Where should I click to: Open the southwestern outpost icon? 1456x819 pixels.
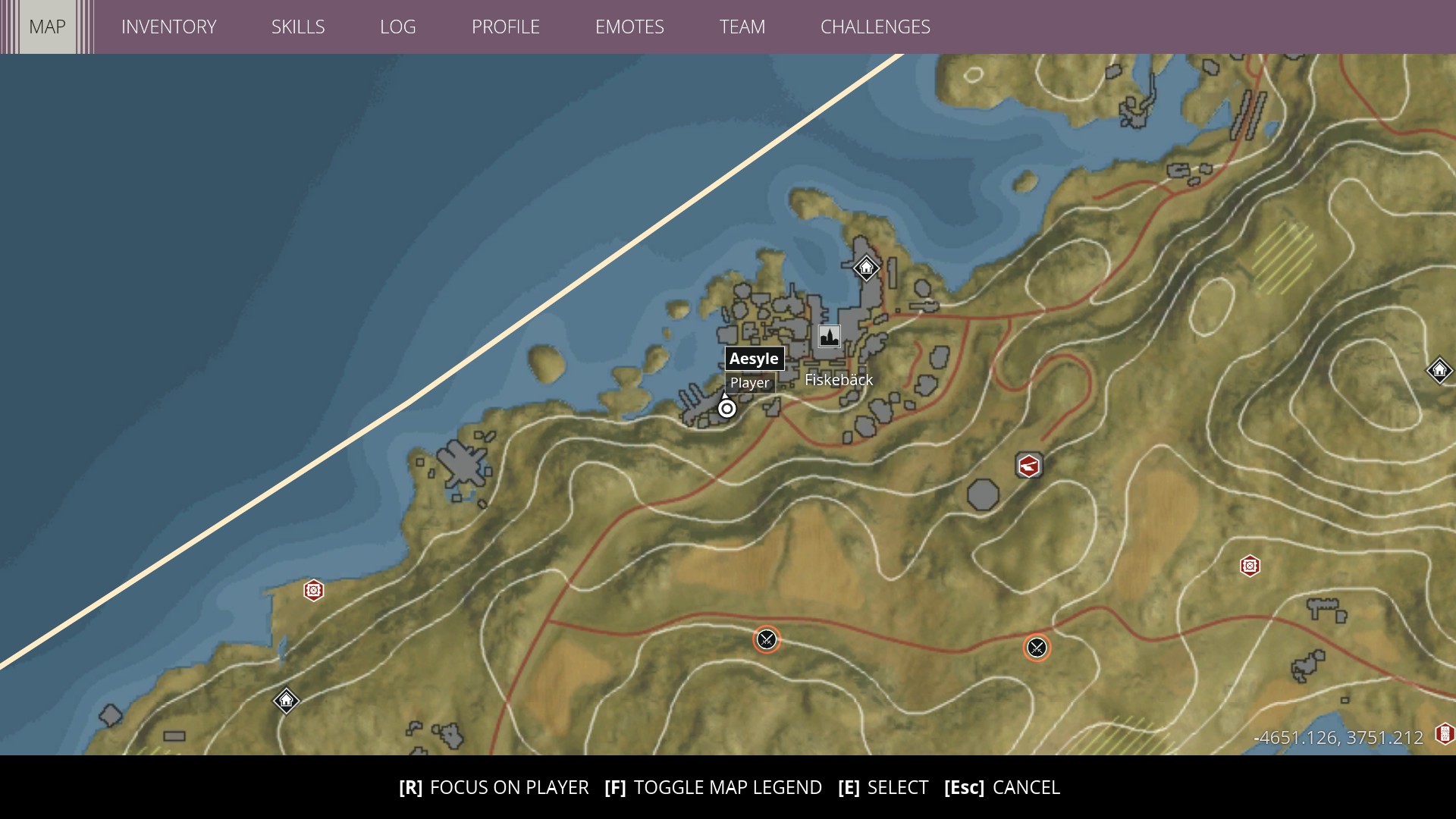pos(286,701)
